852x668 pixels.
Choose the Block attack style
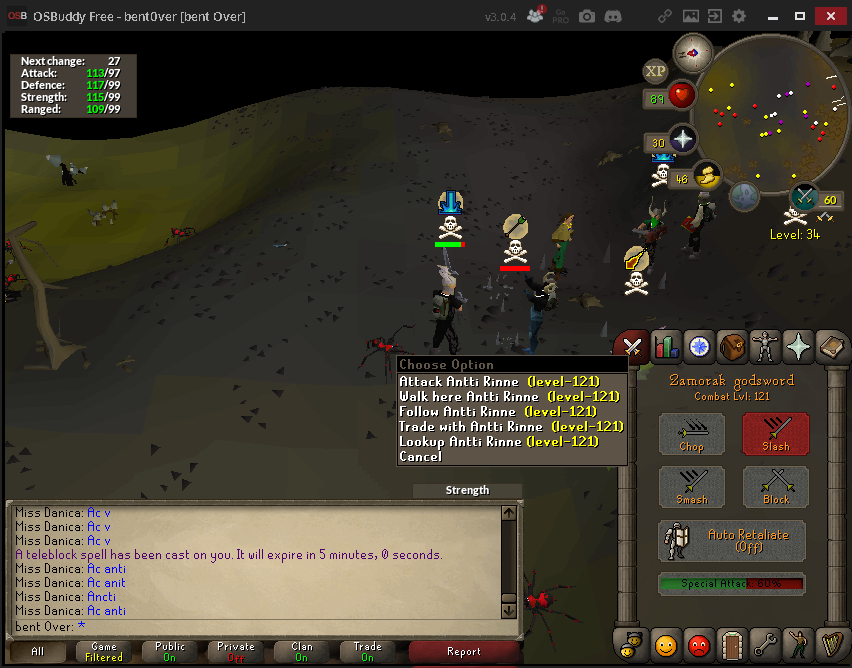[776, 487]
